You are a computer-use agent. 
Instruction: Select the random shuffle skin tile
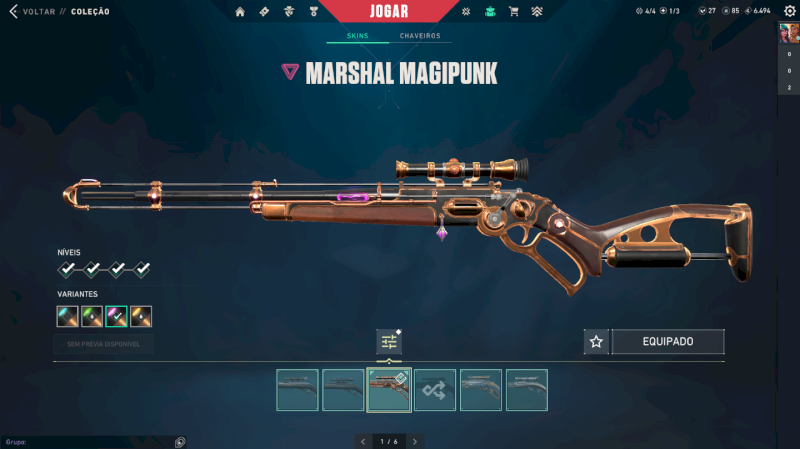point(435,390)
